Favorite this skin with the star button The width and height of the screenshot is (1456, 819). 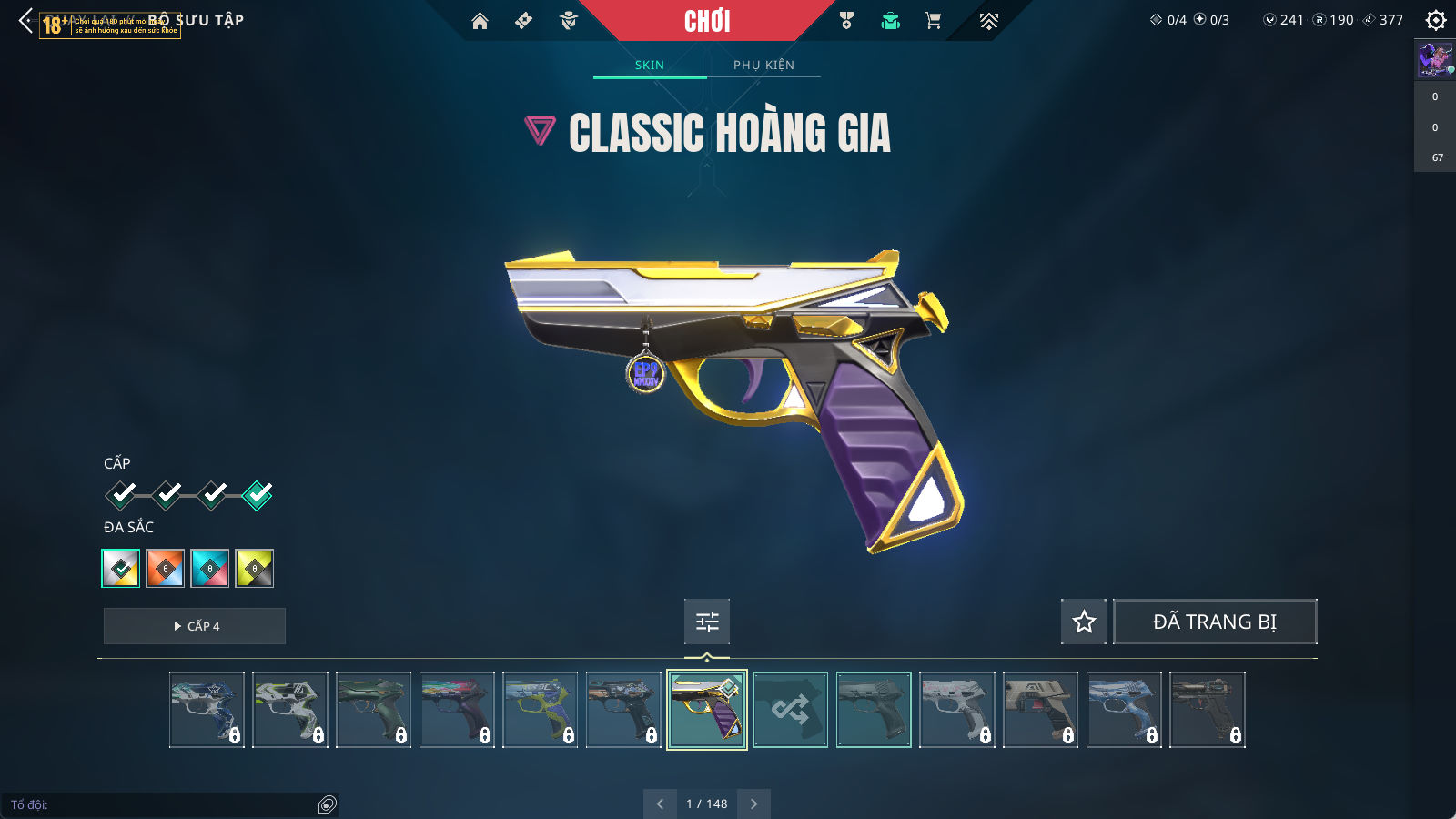click(x=1084, y=622)
